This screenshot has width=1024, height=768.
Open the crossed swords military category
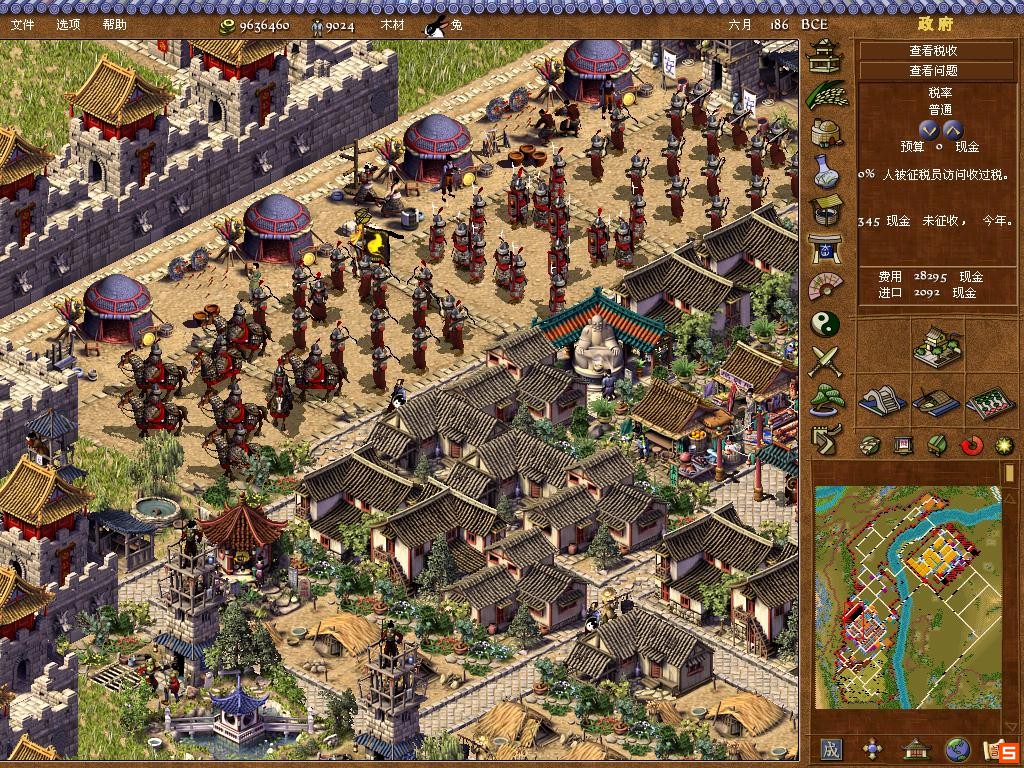pos(826,362)
